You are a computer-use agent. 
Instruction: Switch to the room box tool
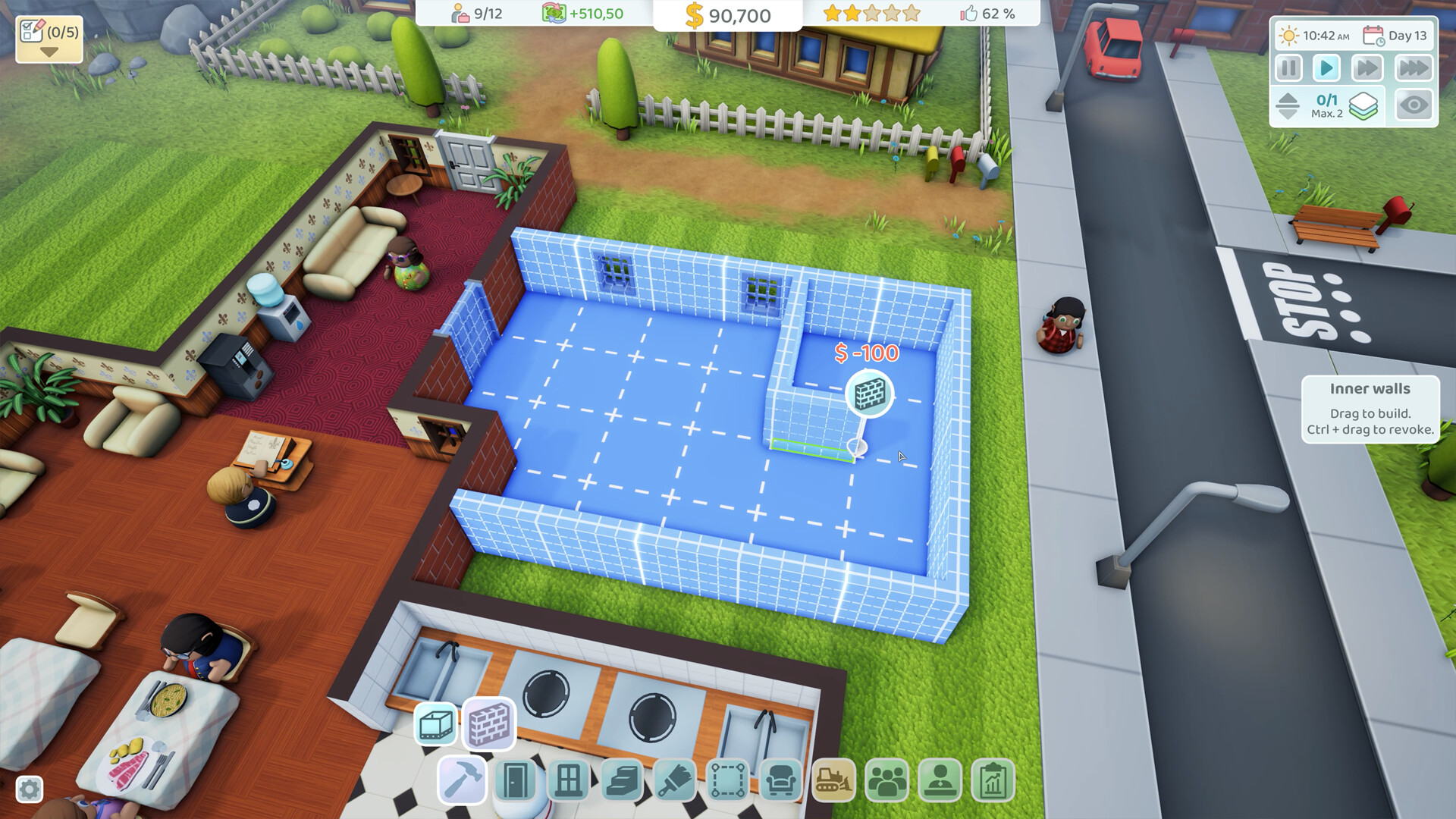coord(435,724)
